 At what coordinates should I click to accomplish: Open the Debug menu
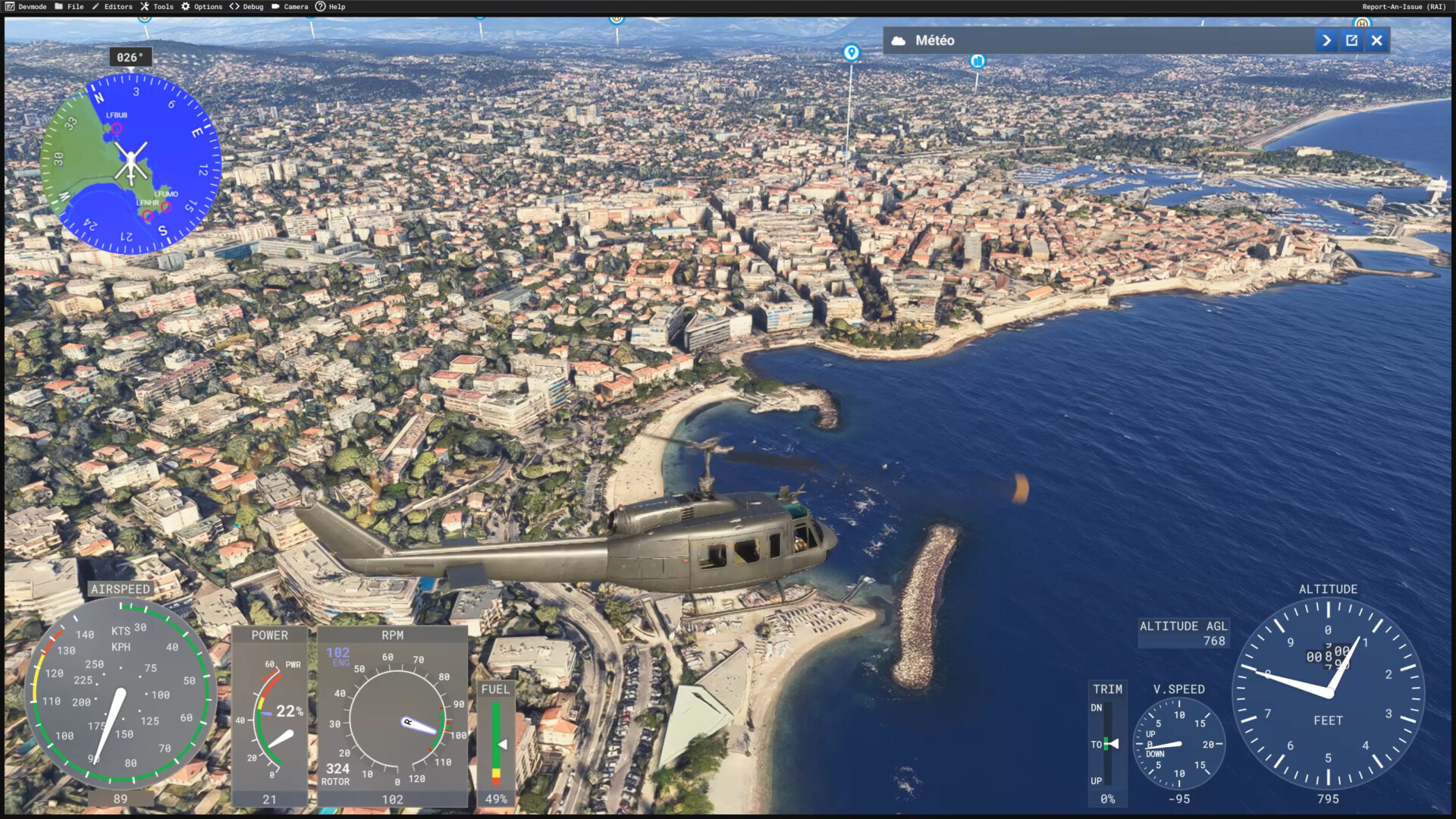tap(246, 7)
